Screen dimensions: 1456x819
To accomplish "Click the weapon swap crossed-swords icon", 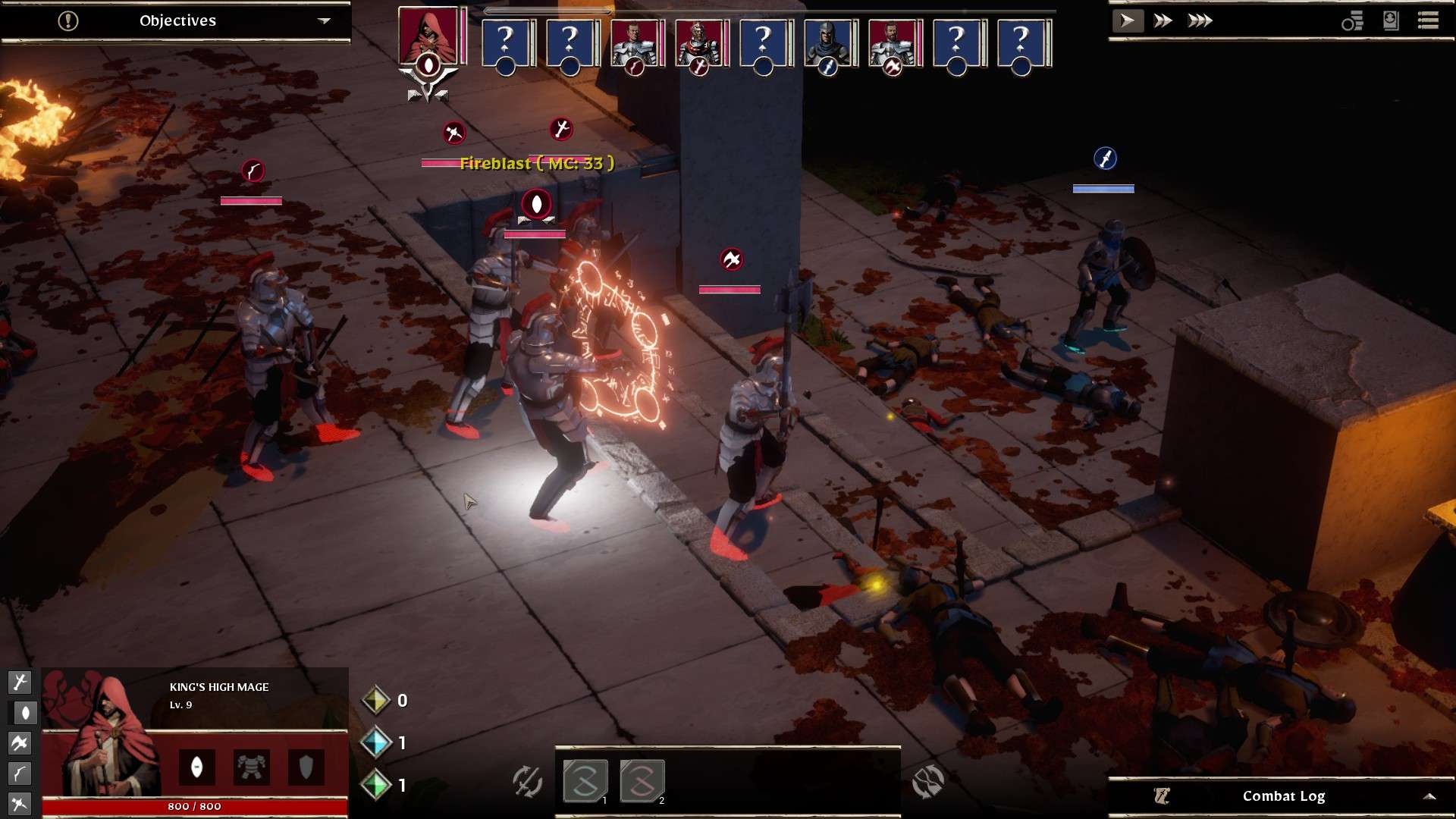I will pos(527,781).
